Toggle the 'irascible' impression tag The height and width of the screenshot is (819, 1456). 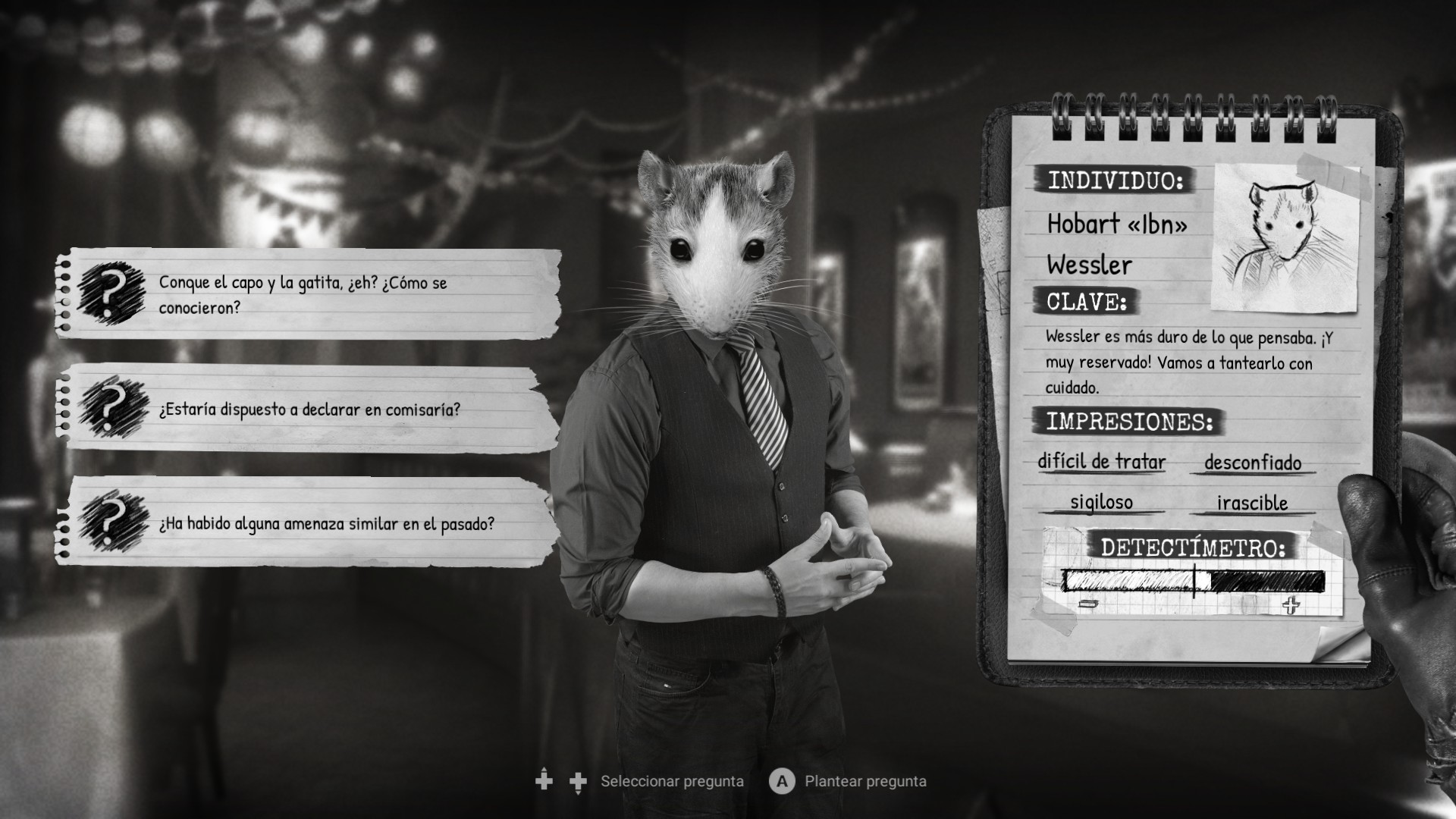point(1252,502)
